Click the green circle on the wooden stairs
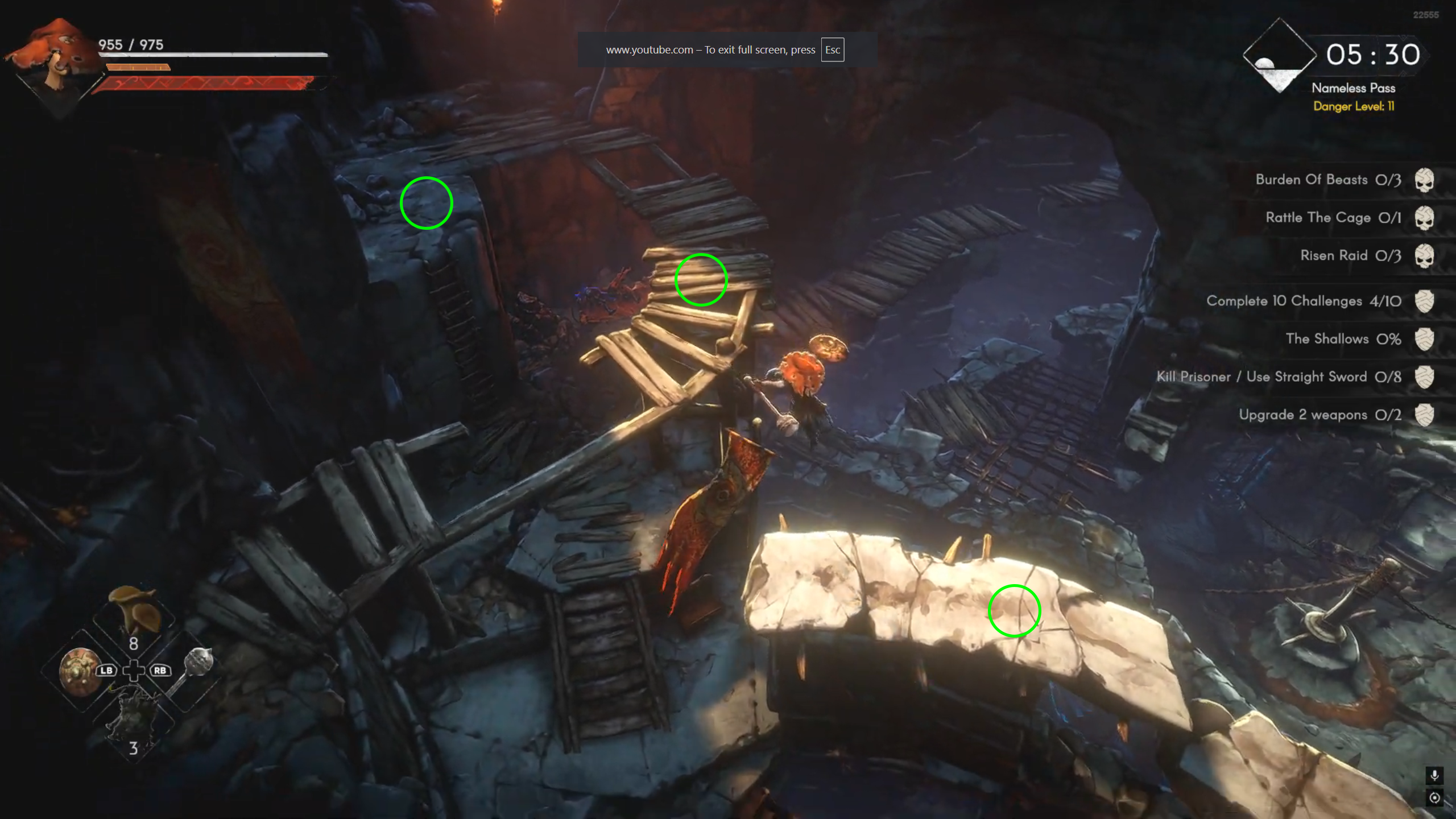 coord(701,280)
